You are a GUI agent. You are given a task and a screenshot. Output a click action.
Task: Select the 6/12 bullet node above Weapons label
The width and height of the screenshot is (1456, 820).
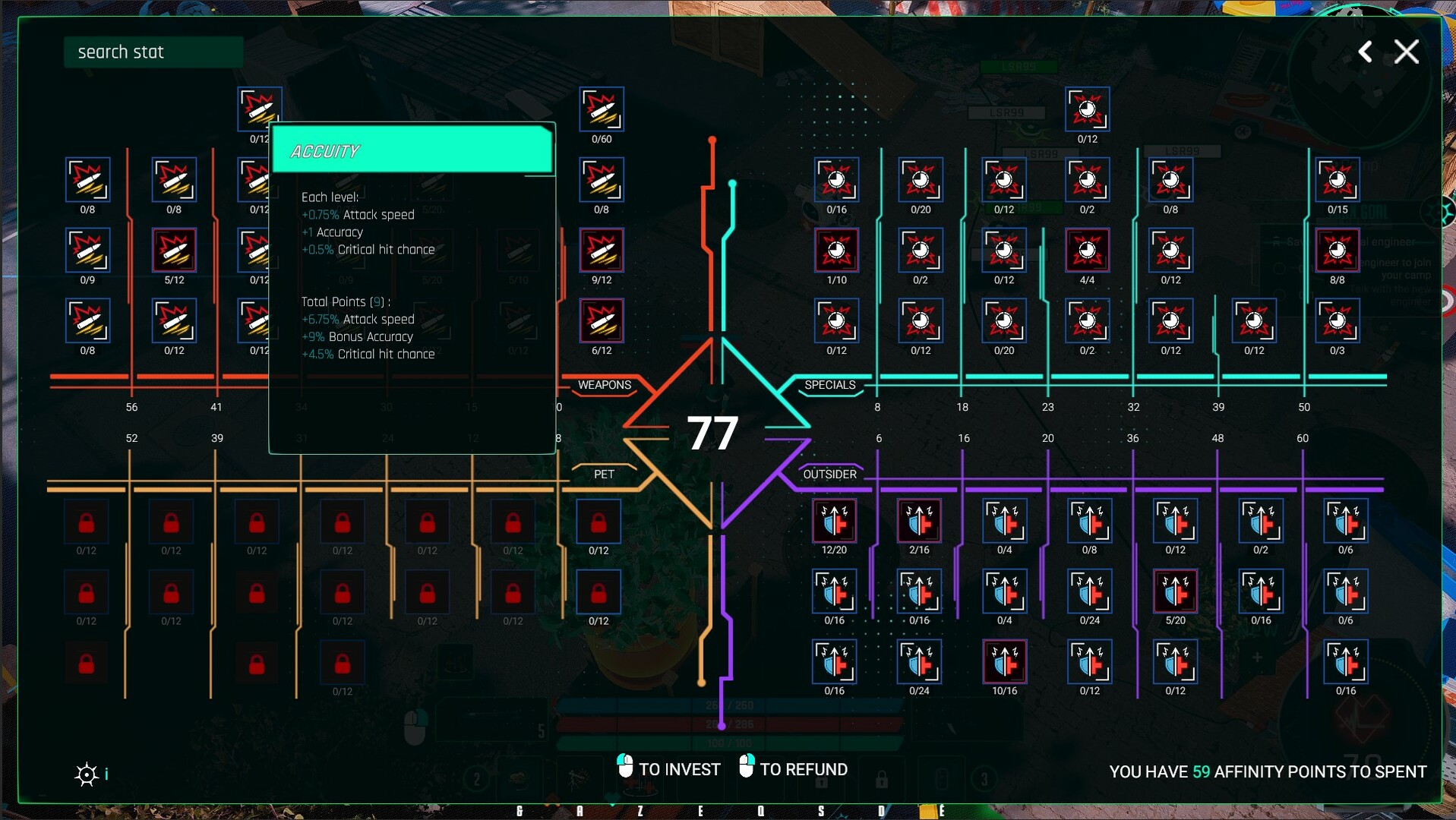point(601,321)
